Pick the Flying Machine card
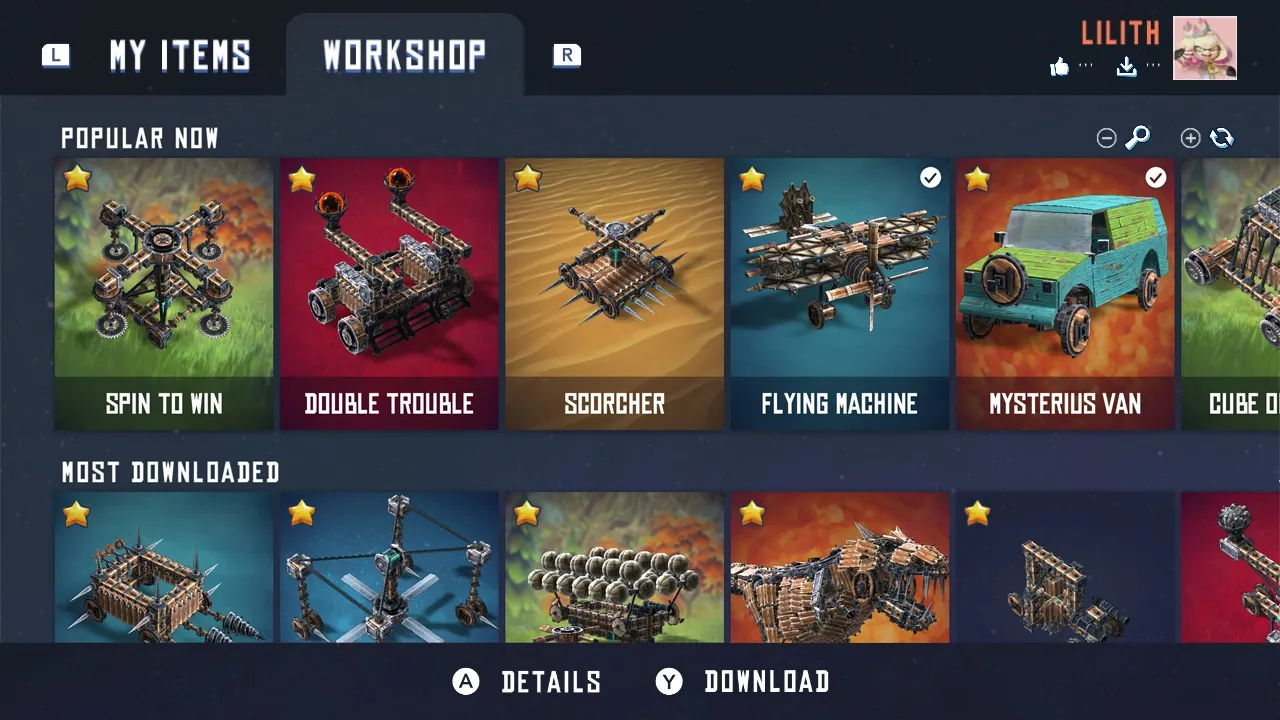 839,294
